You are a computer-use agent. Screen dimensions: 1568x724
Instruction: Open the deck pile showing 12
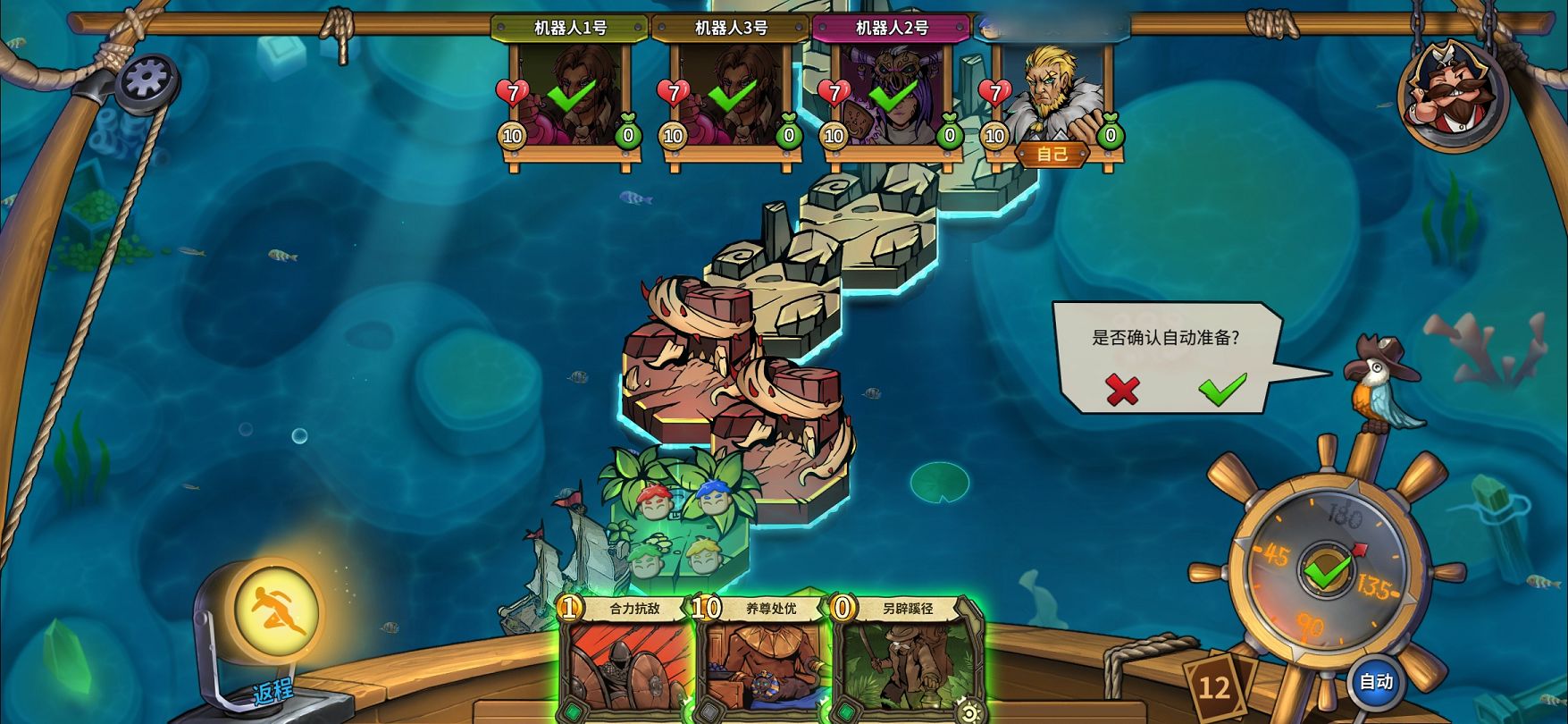(1214, 686)
